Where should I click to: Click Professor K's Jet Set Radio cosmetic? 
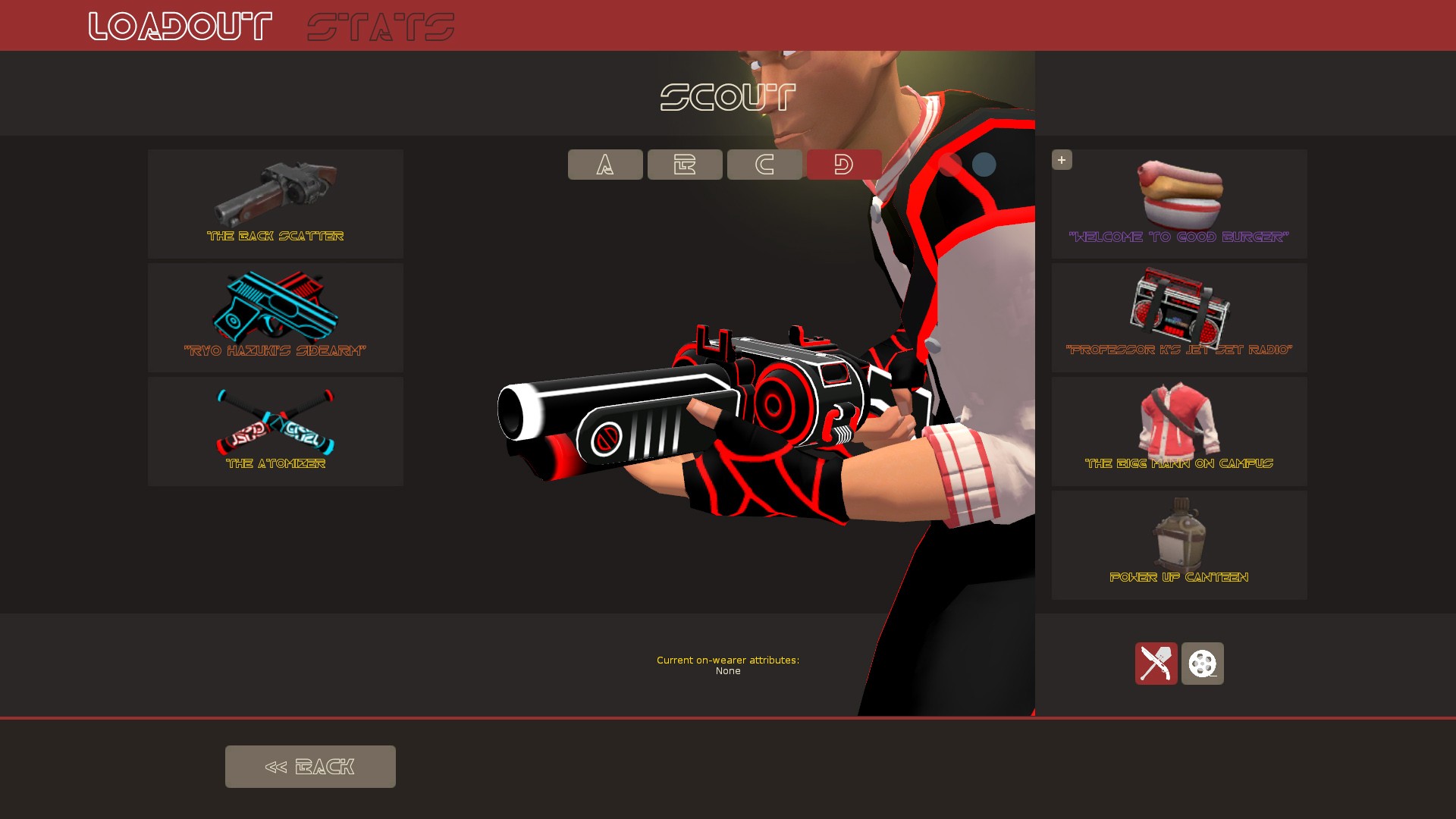1178,317
